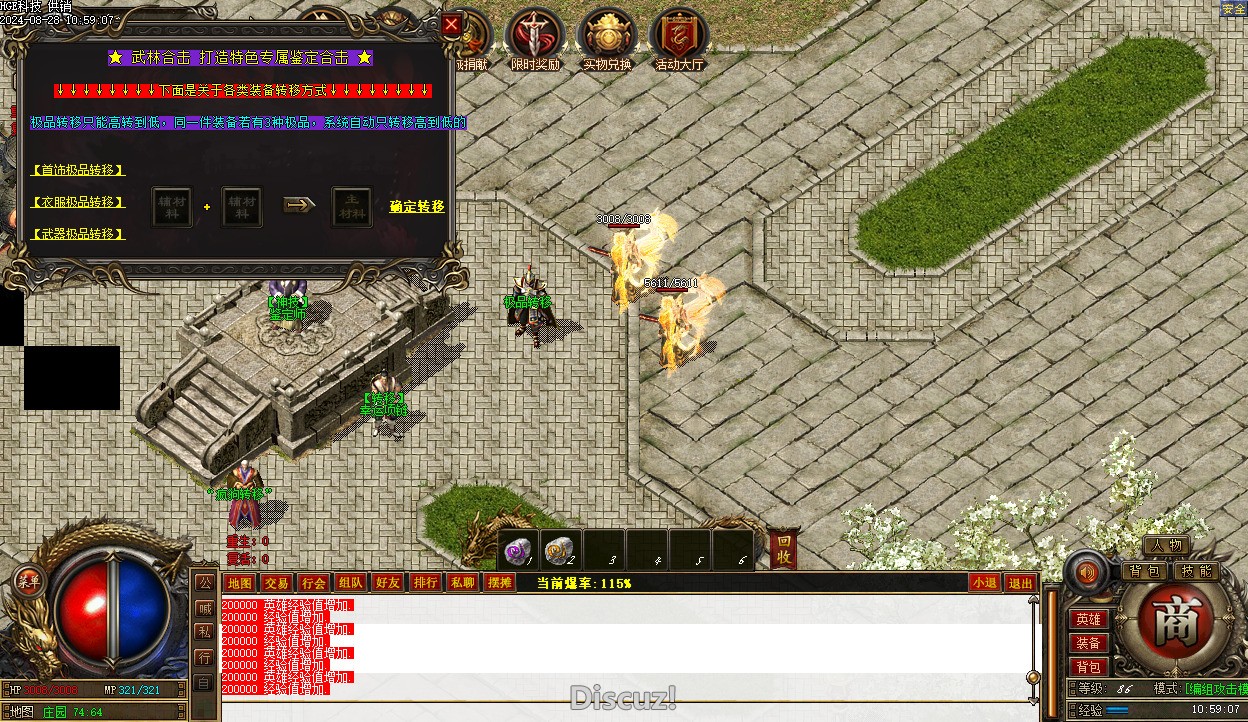
Task: Click the 主材料 main material slot
Action: 351,207
